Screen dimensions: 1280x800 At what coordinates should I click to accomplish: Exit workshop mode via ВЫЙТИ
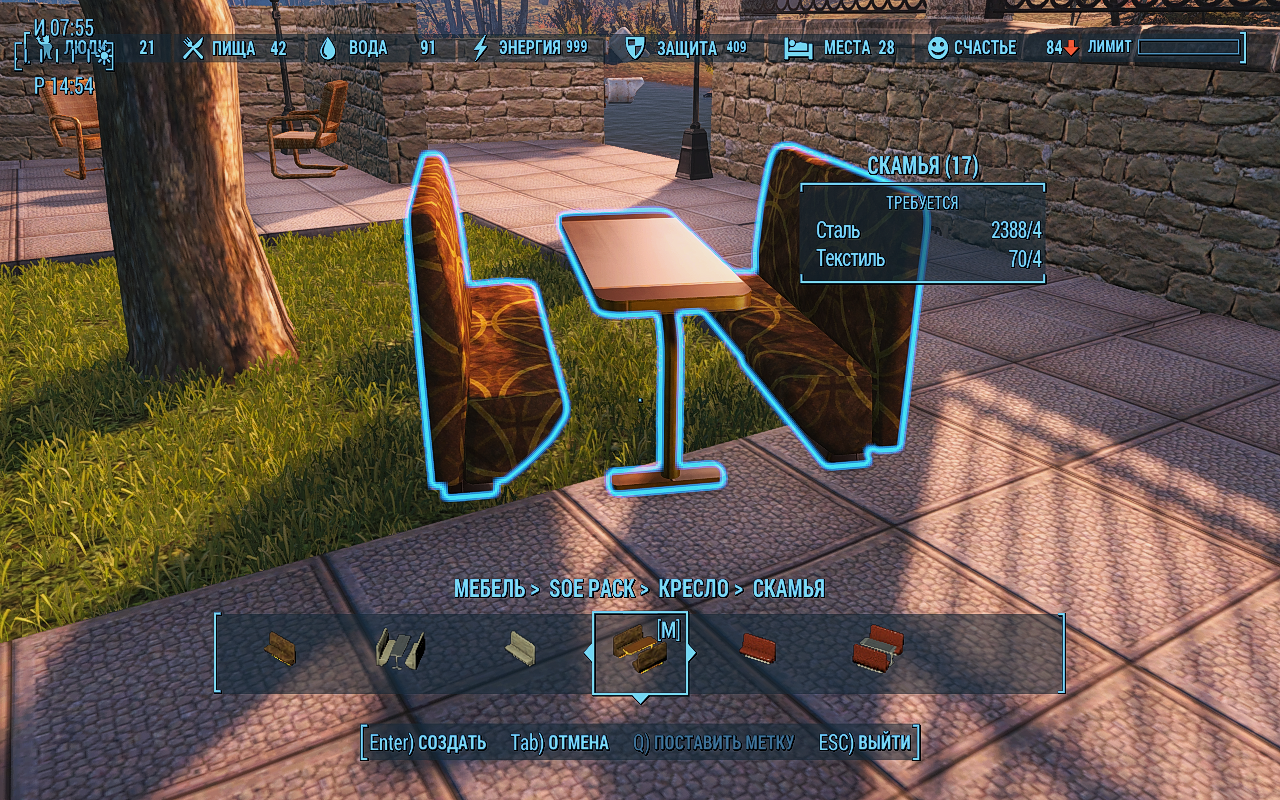(865, 743)
